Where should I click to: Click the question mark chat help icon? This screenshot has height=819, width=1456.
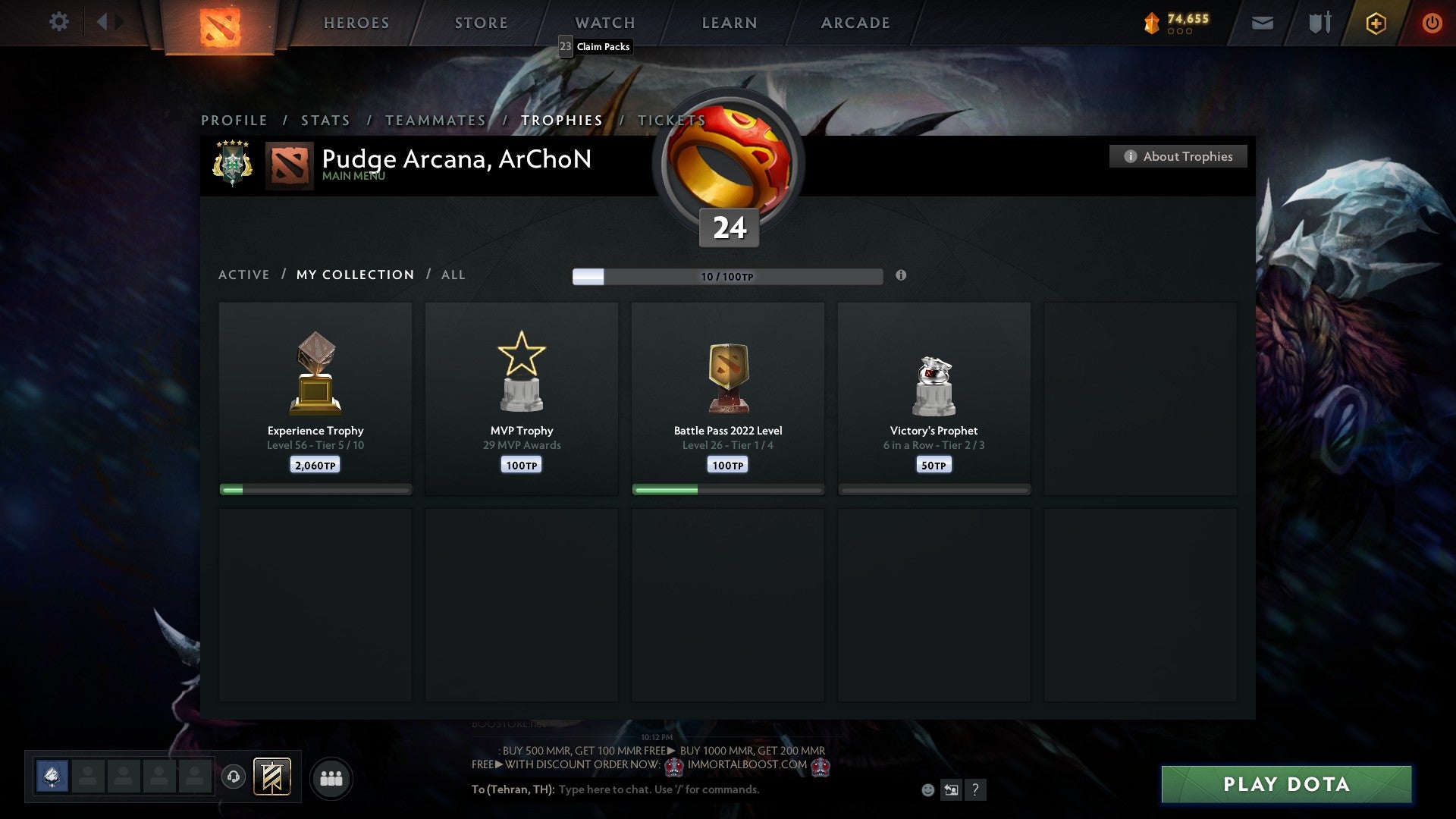pos(975,789)
